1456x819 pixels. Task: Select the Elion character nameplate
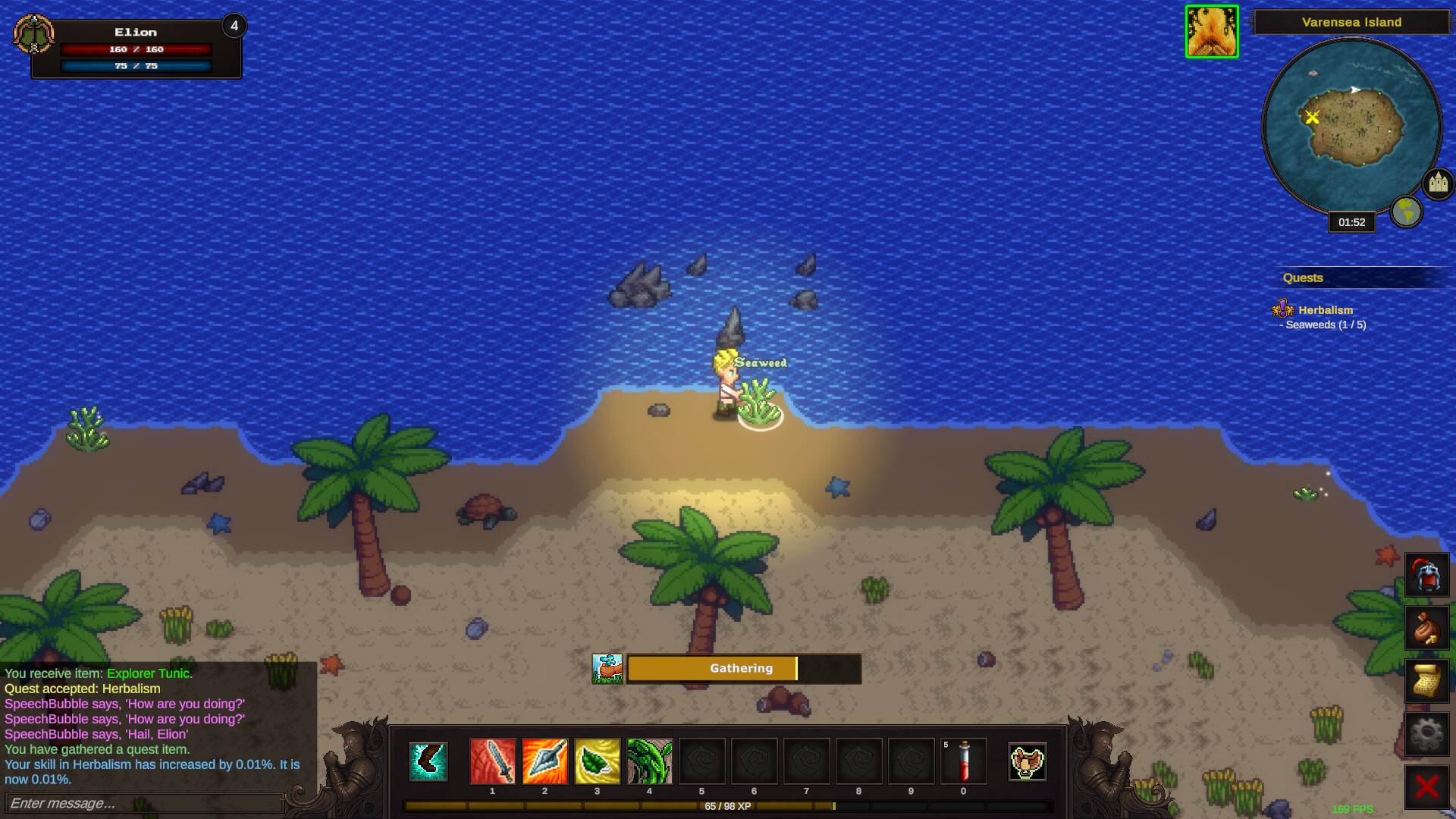tap(135, 32)
